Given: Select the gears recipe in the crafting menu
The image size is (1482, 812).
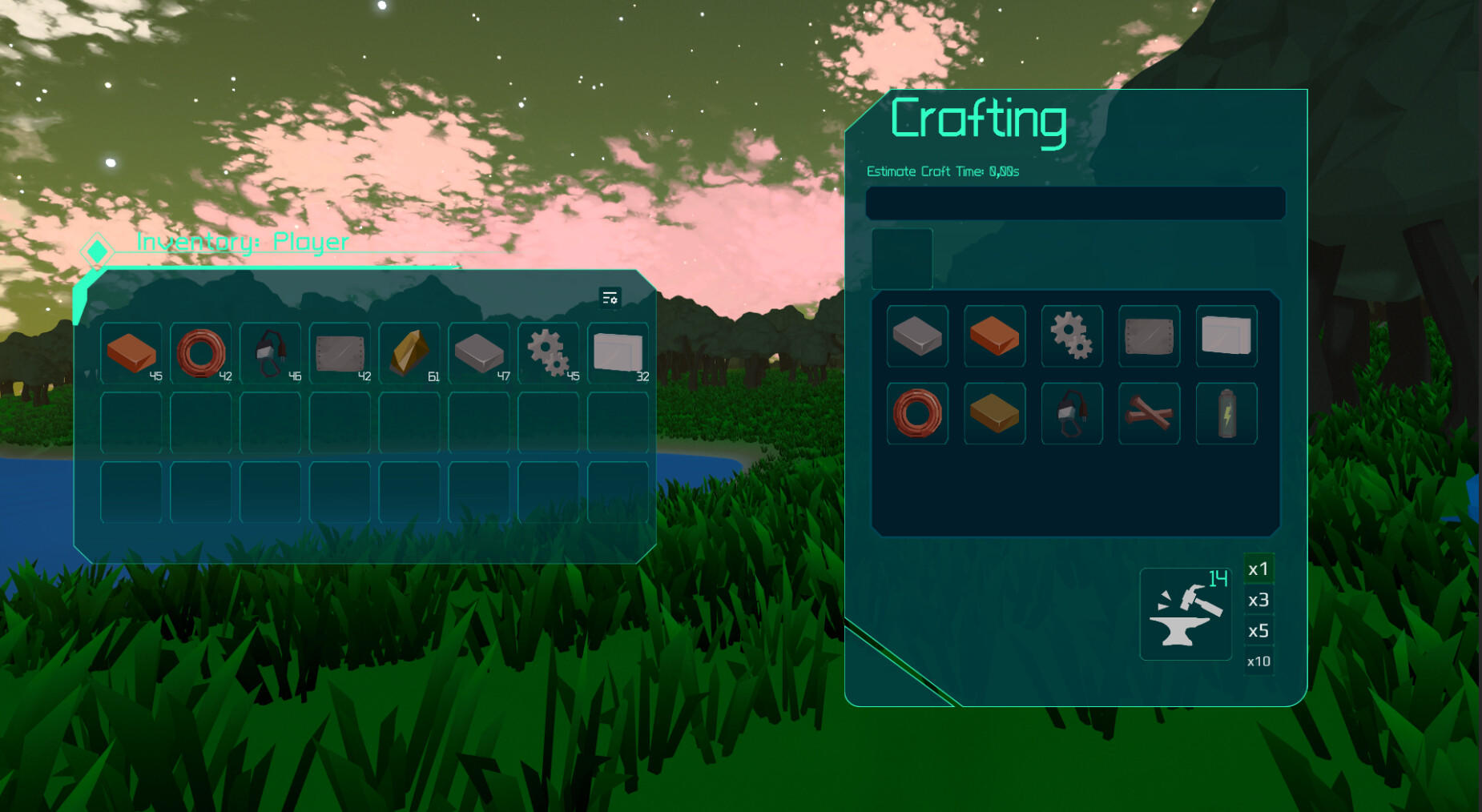Looking at the screenshot, I should click(1071, 336).
